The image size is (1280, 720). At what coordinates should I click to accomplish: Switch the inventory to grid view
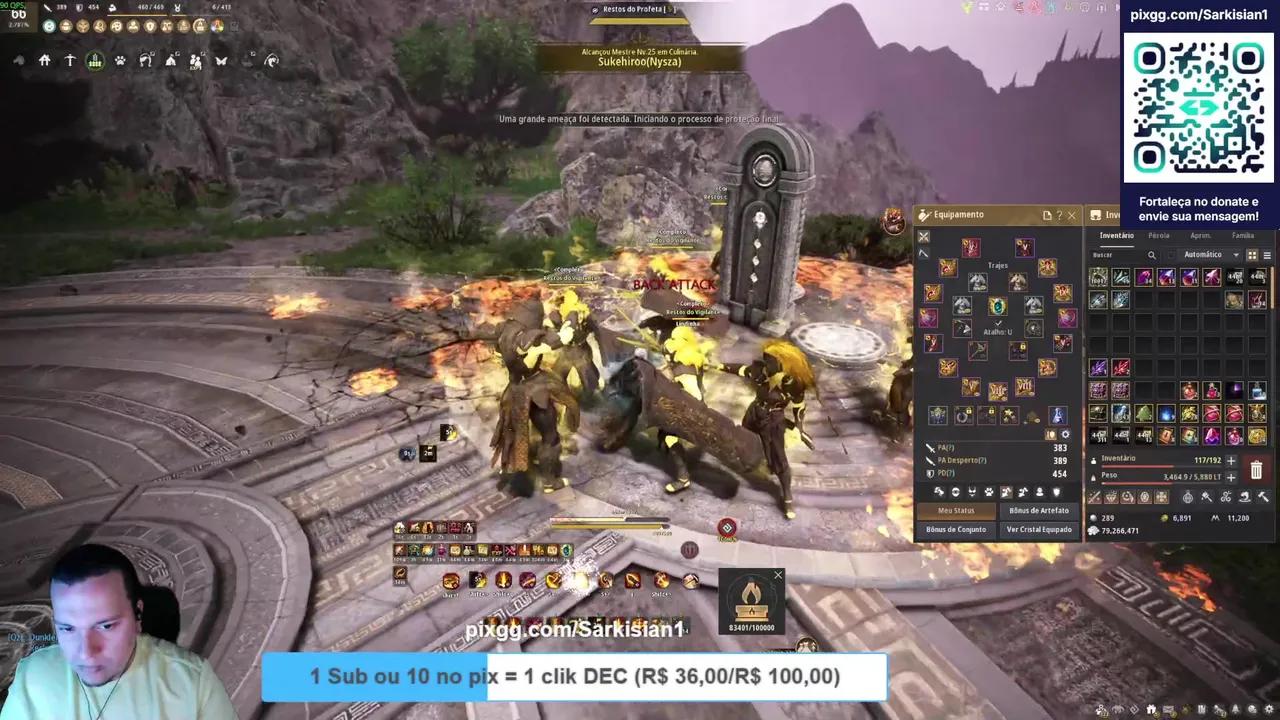click(1252, 255)
